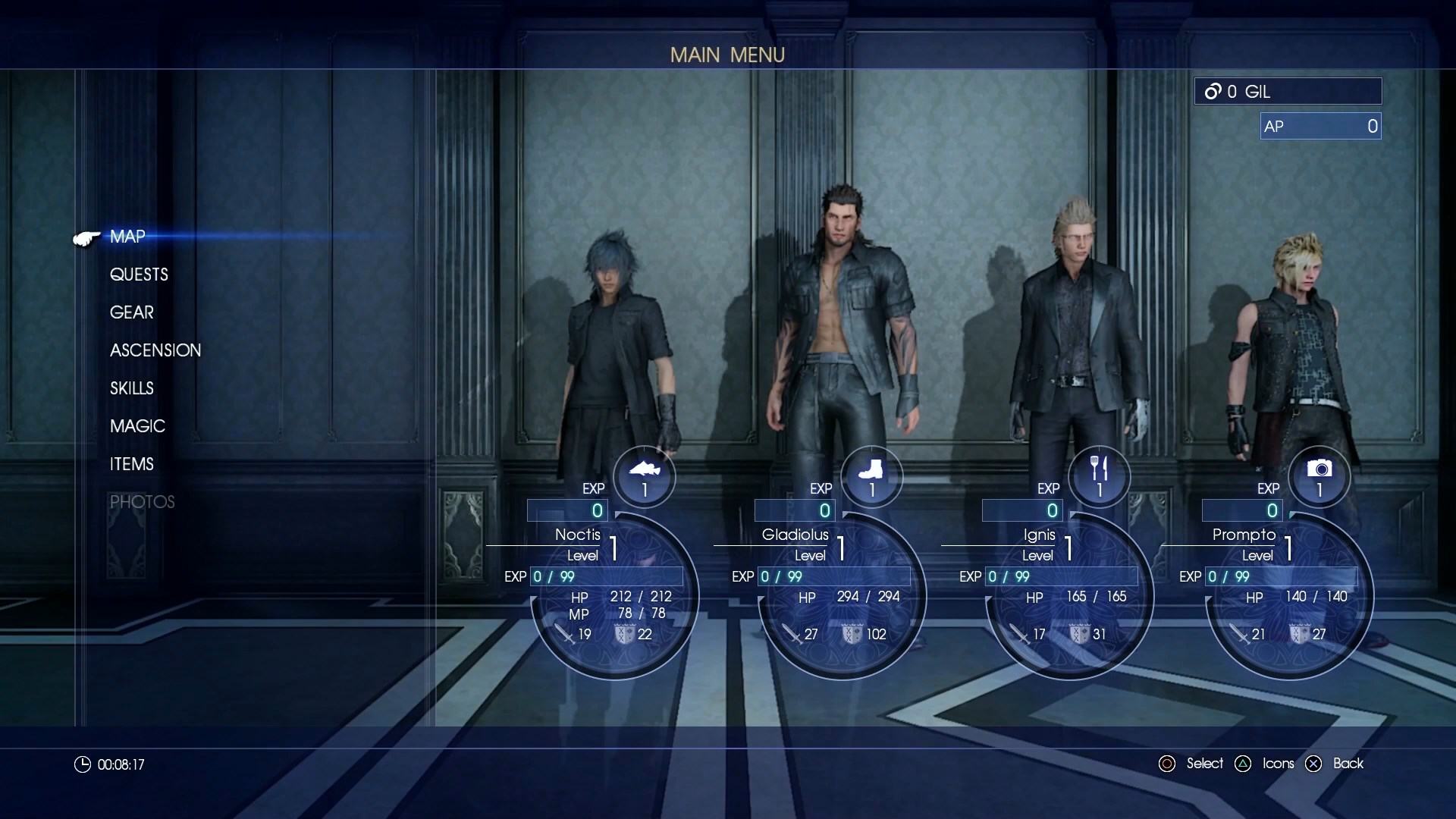Navigate to the MAGIC menu
The width and height of the screenshot is (1456, 819).
[x=136, y=426]
